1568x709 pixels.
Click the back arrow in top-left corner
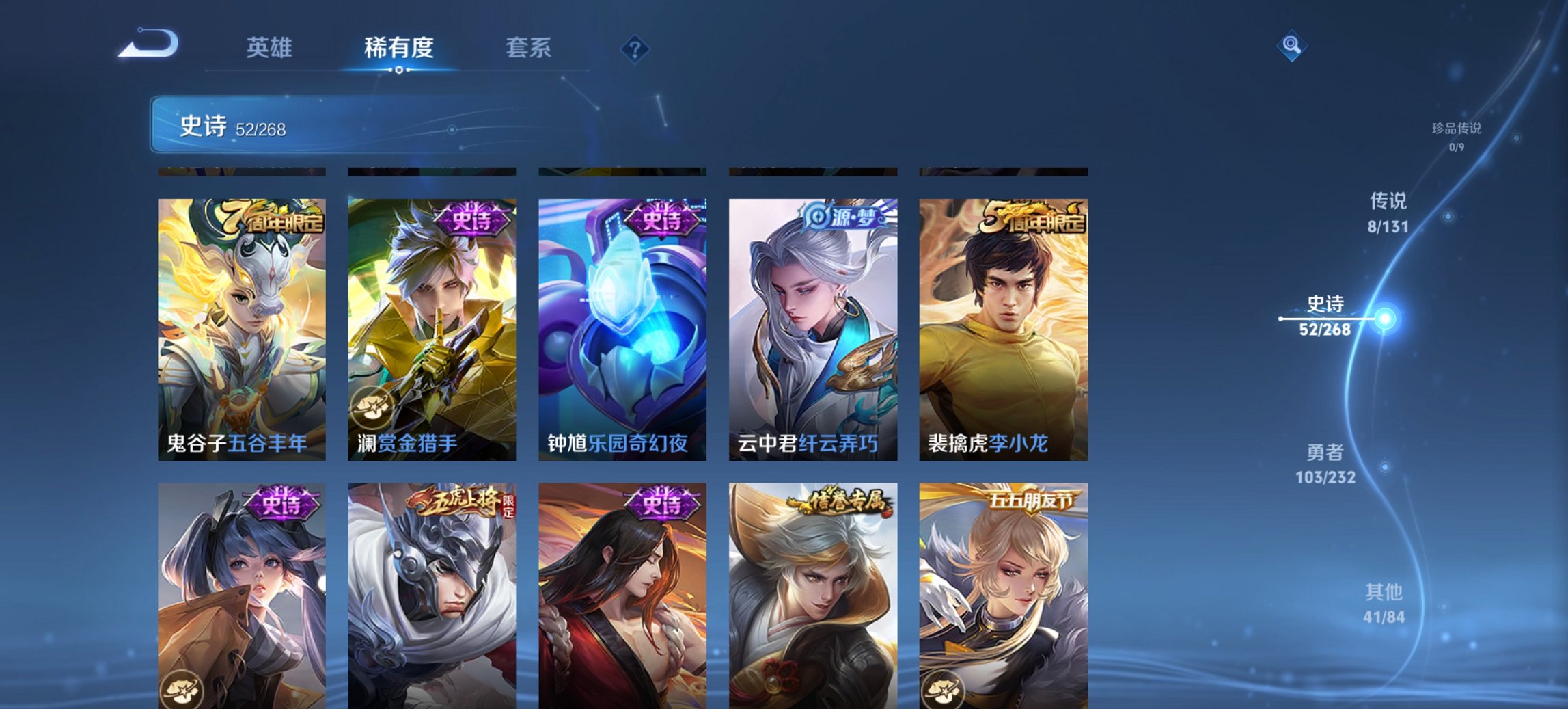147,42
